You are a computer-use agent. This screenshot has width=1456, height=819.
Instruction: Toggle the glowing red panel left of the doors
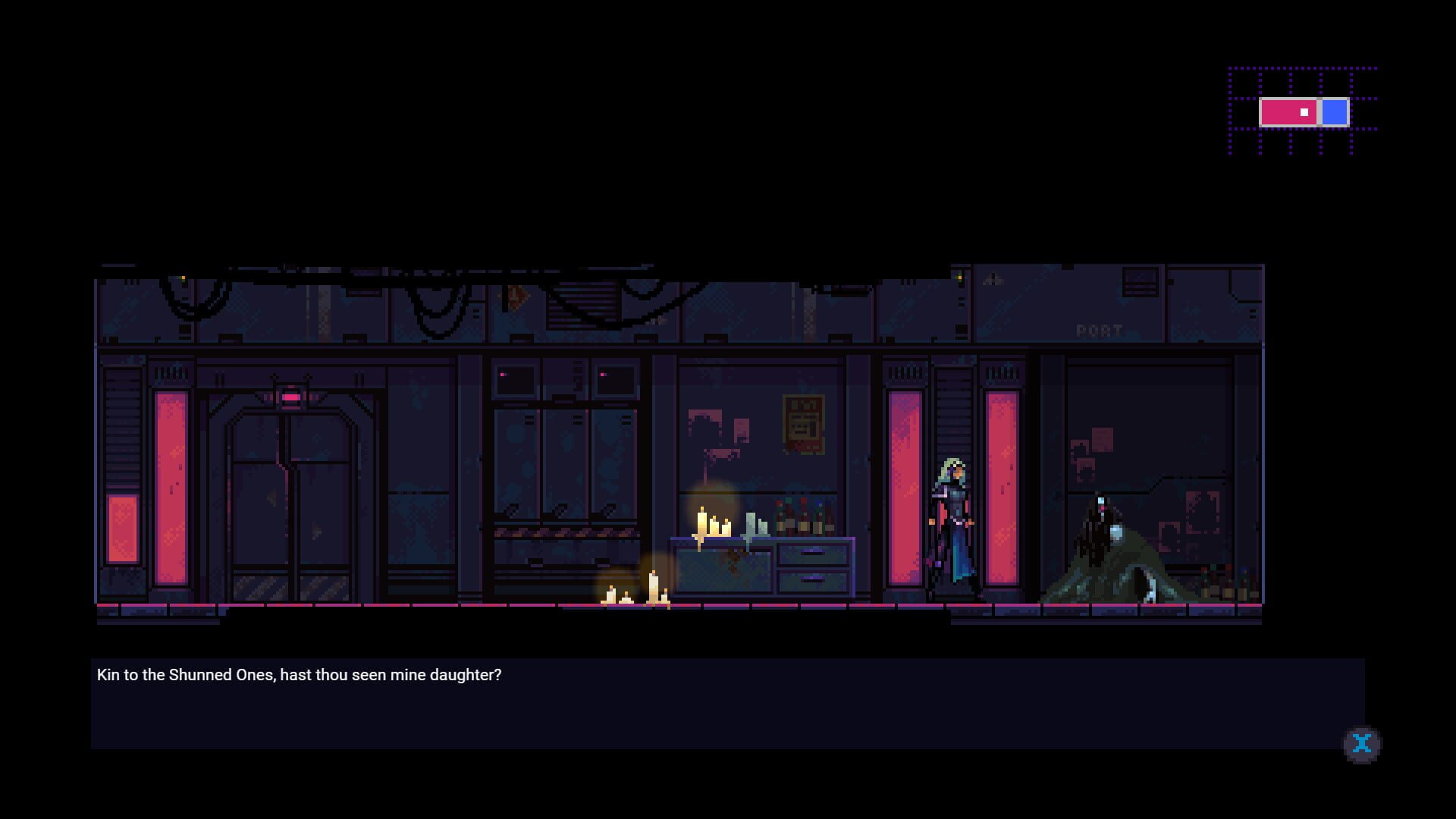(171, 485)
